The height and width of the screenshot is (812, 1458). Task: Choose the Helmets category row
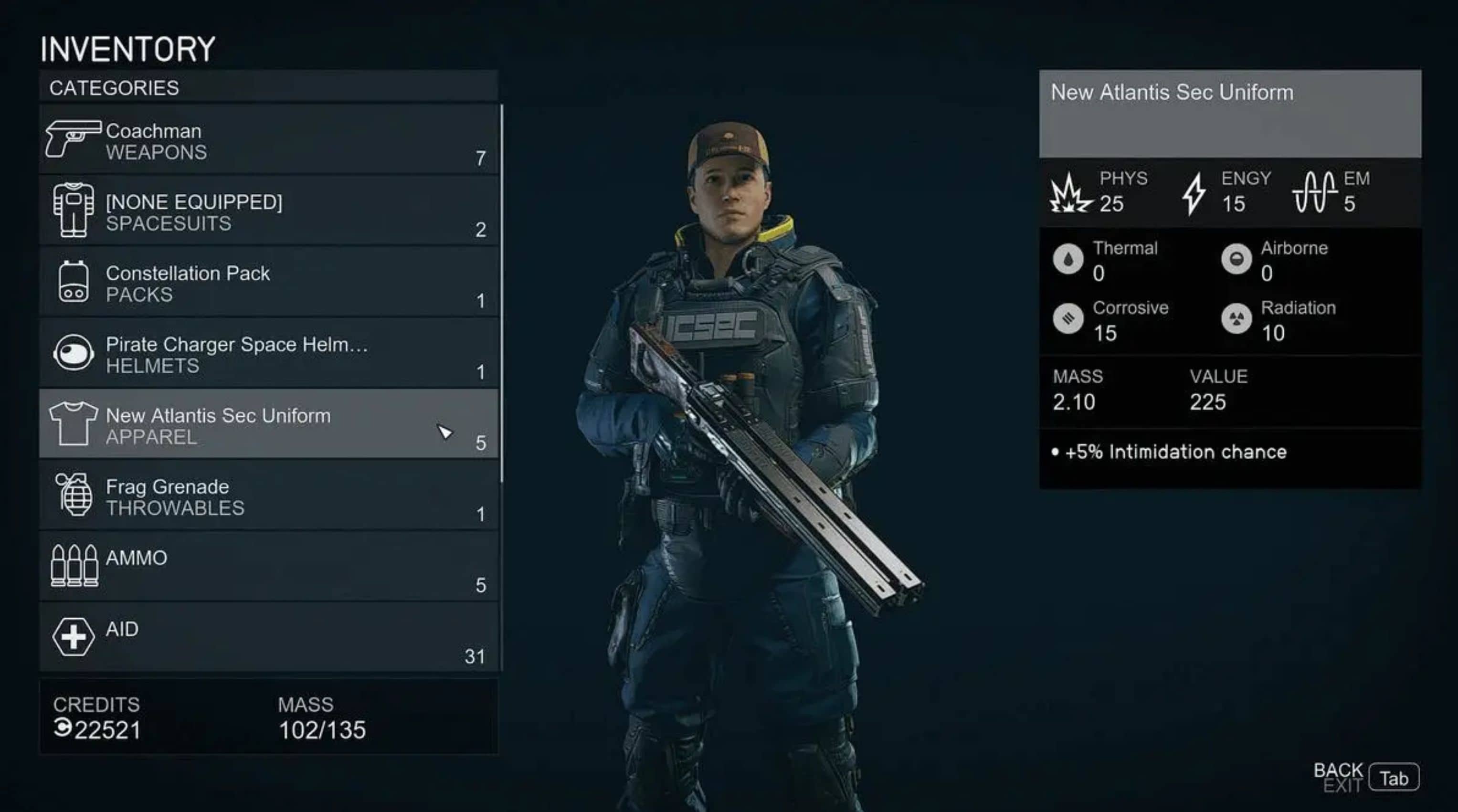tap(268, 354)
